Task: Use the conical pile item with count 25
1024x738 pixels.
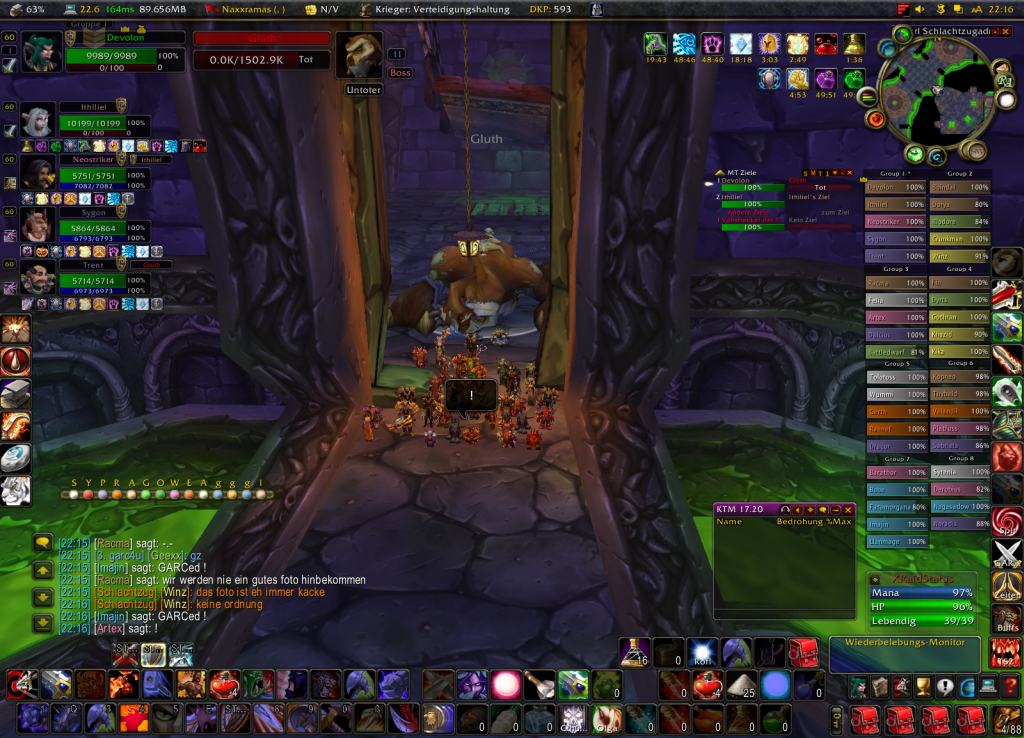Action: (741, 685)
